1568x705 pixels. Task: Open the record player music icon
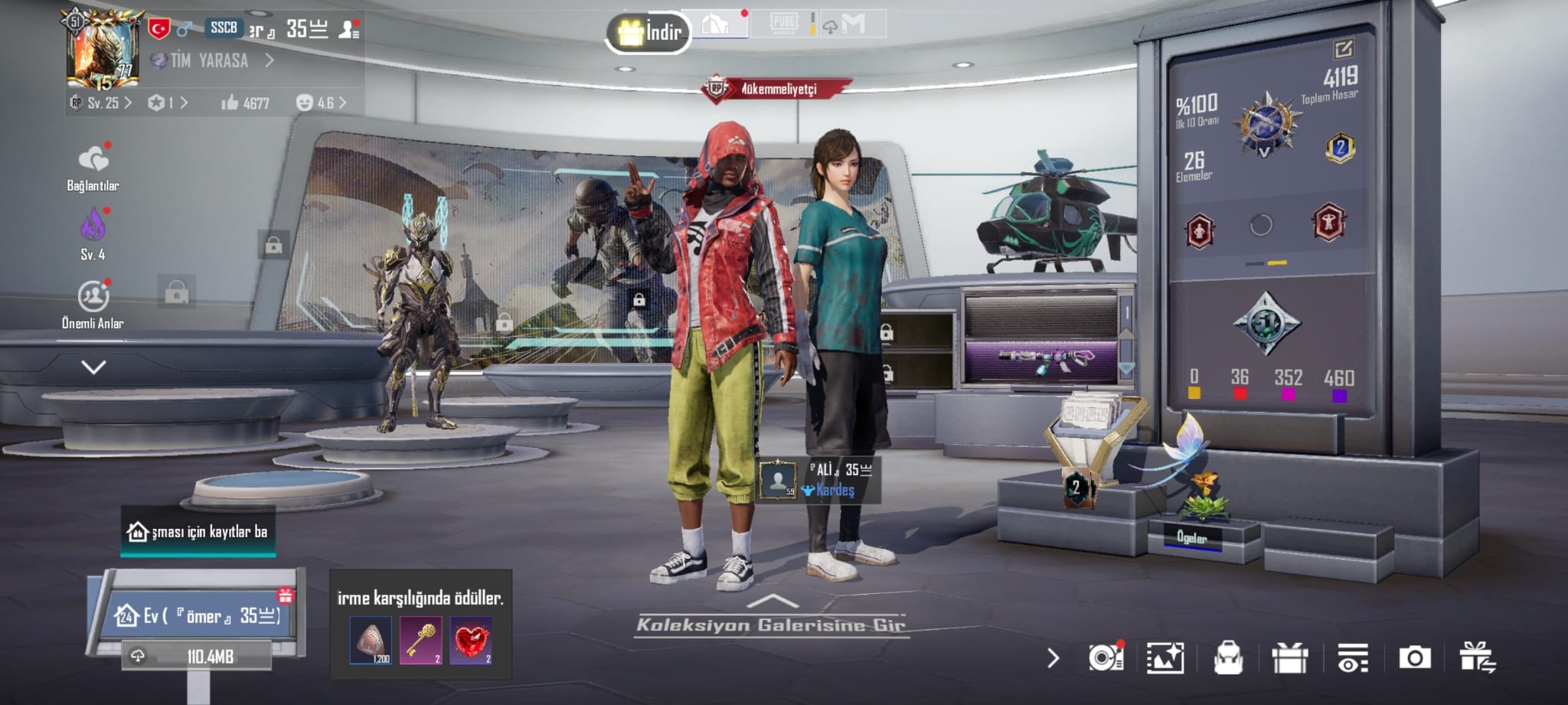1106,658
